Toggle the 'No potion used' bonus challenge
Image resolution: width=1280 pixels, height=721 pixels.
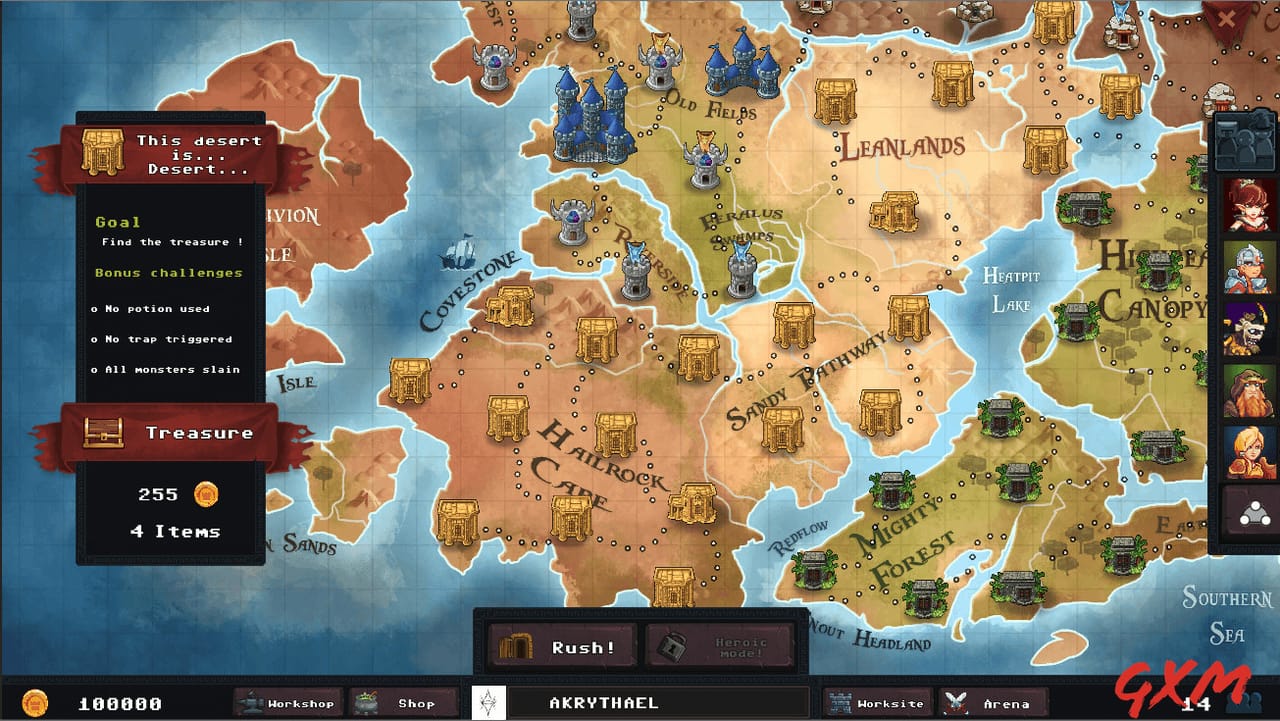(150, 309)
